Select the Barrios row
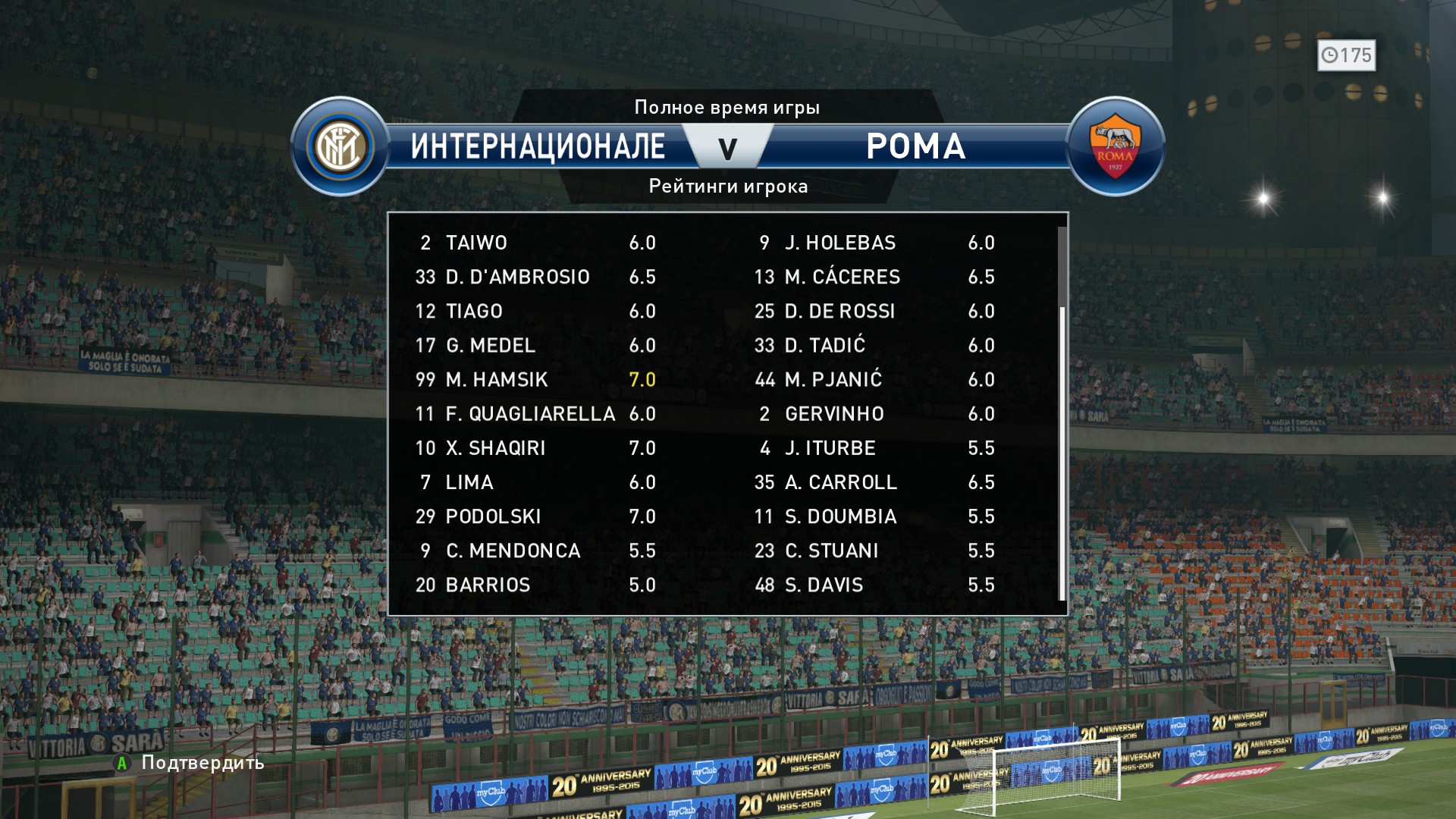The height and width of the screenshot is (819, 1456). [535, 585]
